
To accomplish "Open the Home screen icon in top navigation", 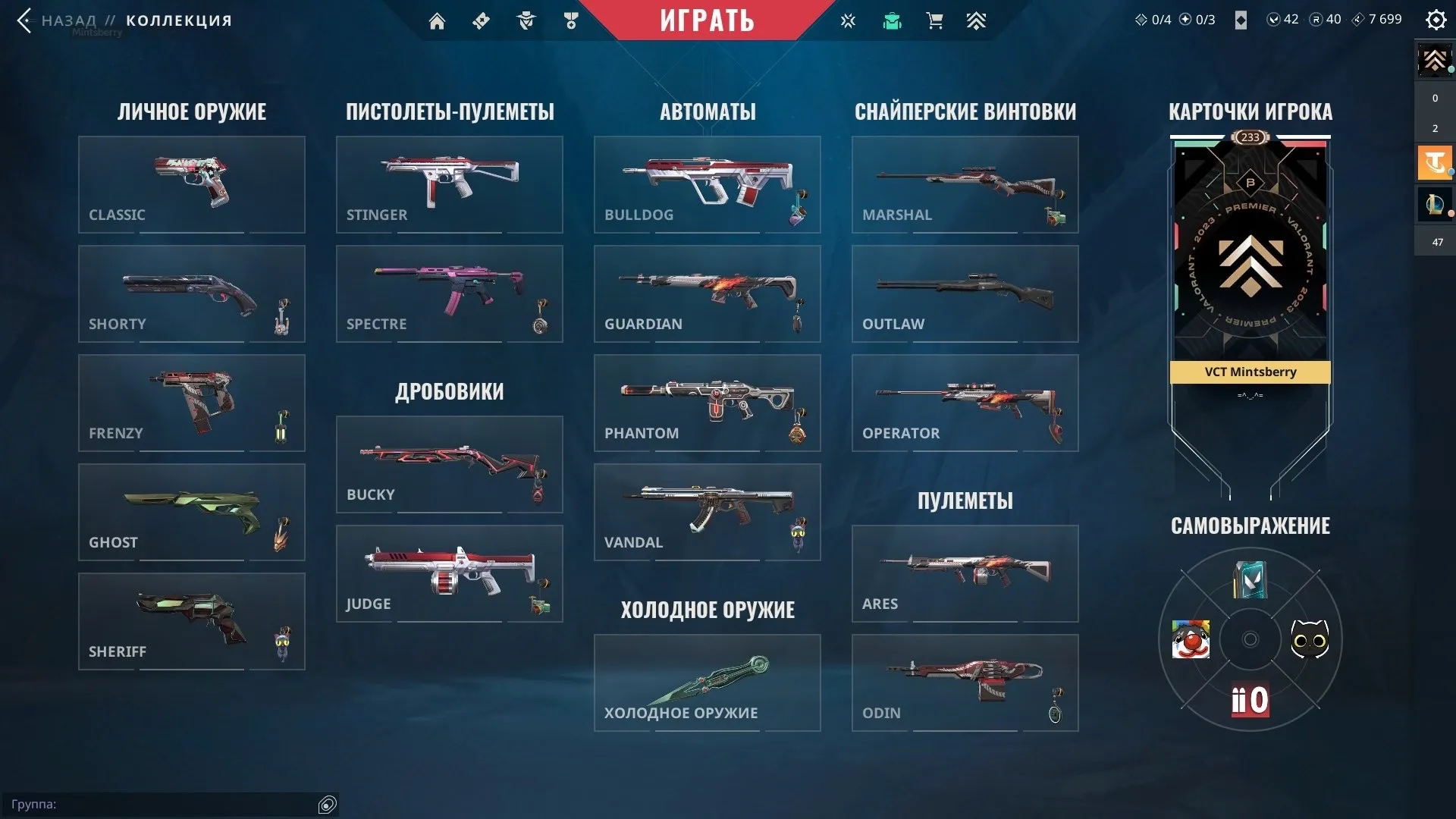I will [437, 20].
